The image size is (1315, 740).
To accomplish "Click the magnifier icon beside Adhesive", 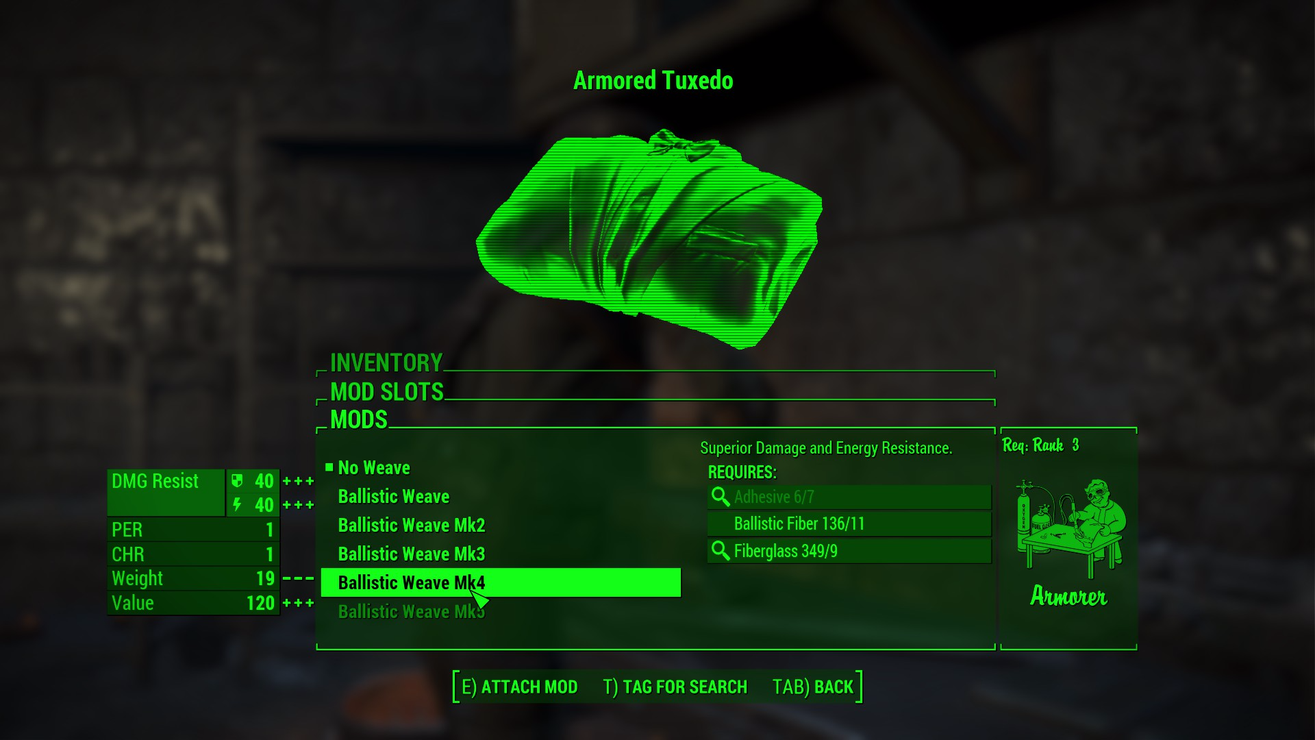I will (x=720, y=496).
